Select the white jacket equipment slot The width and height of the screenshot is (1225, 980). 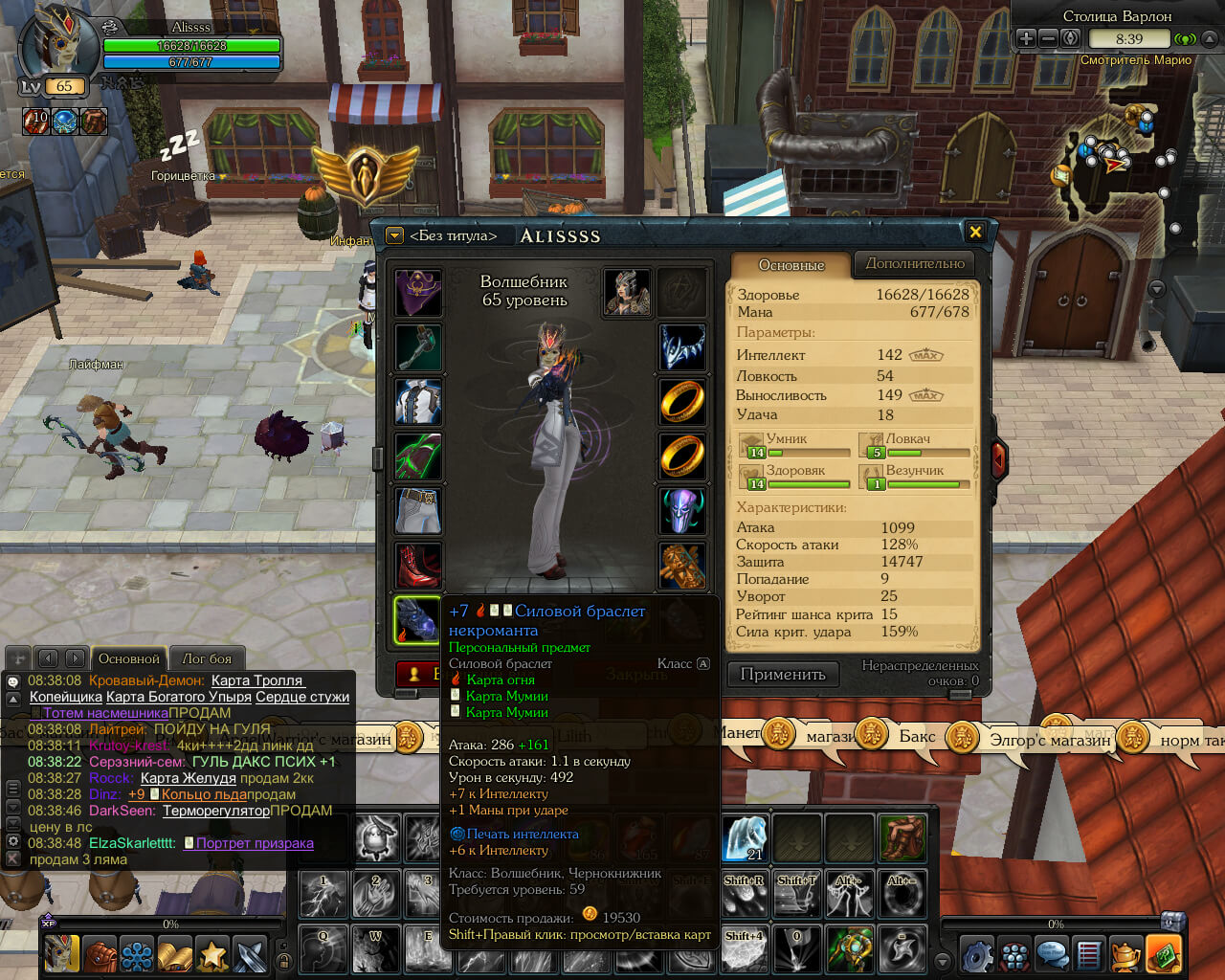(x=418, y=402)
